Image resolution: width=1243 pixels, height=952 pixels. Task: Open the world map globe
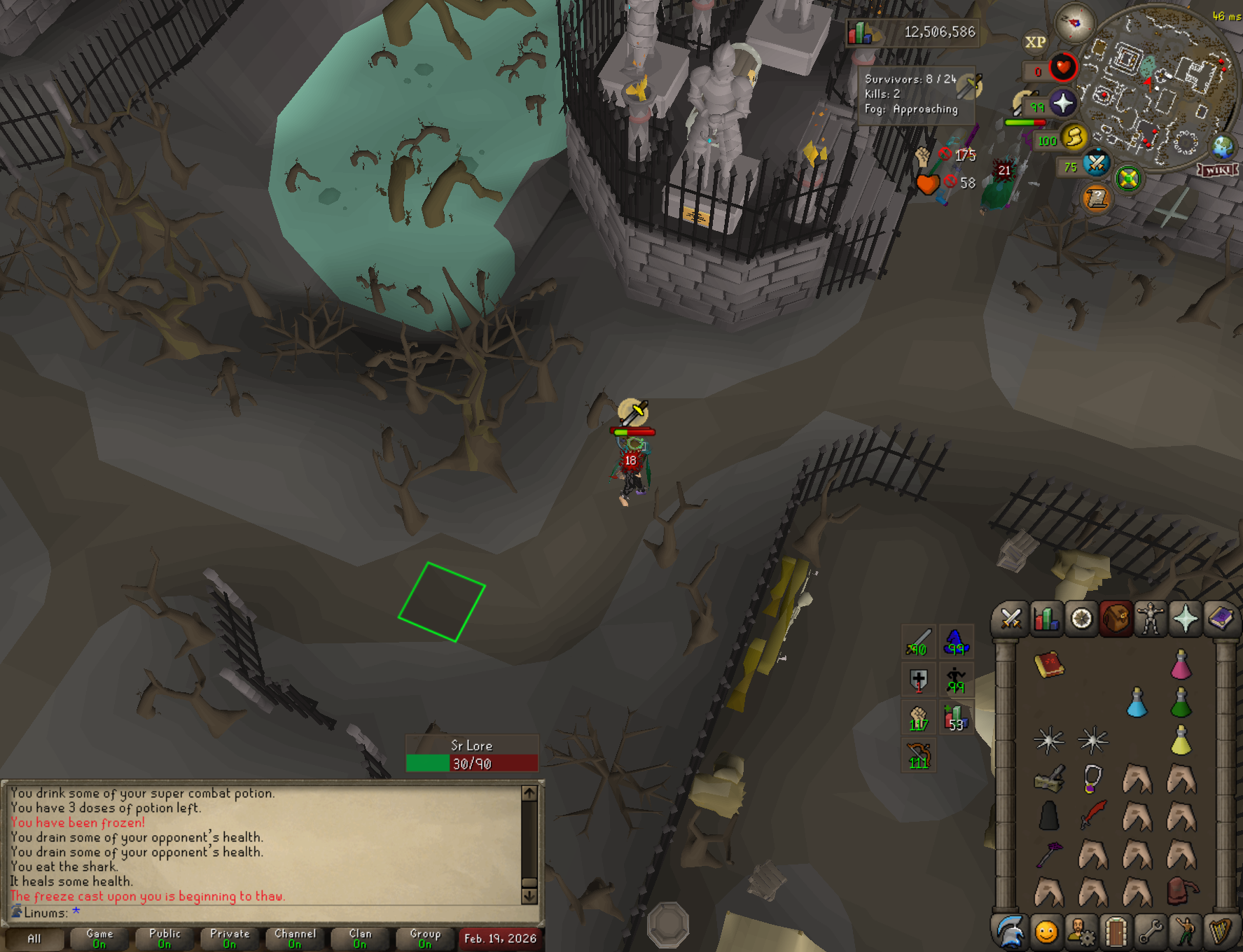click(x=1223, y=148)
